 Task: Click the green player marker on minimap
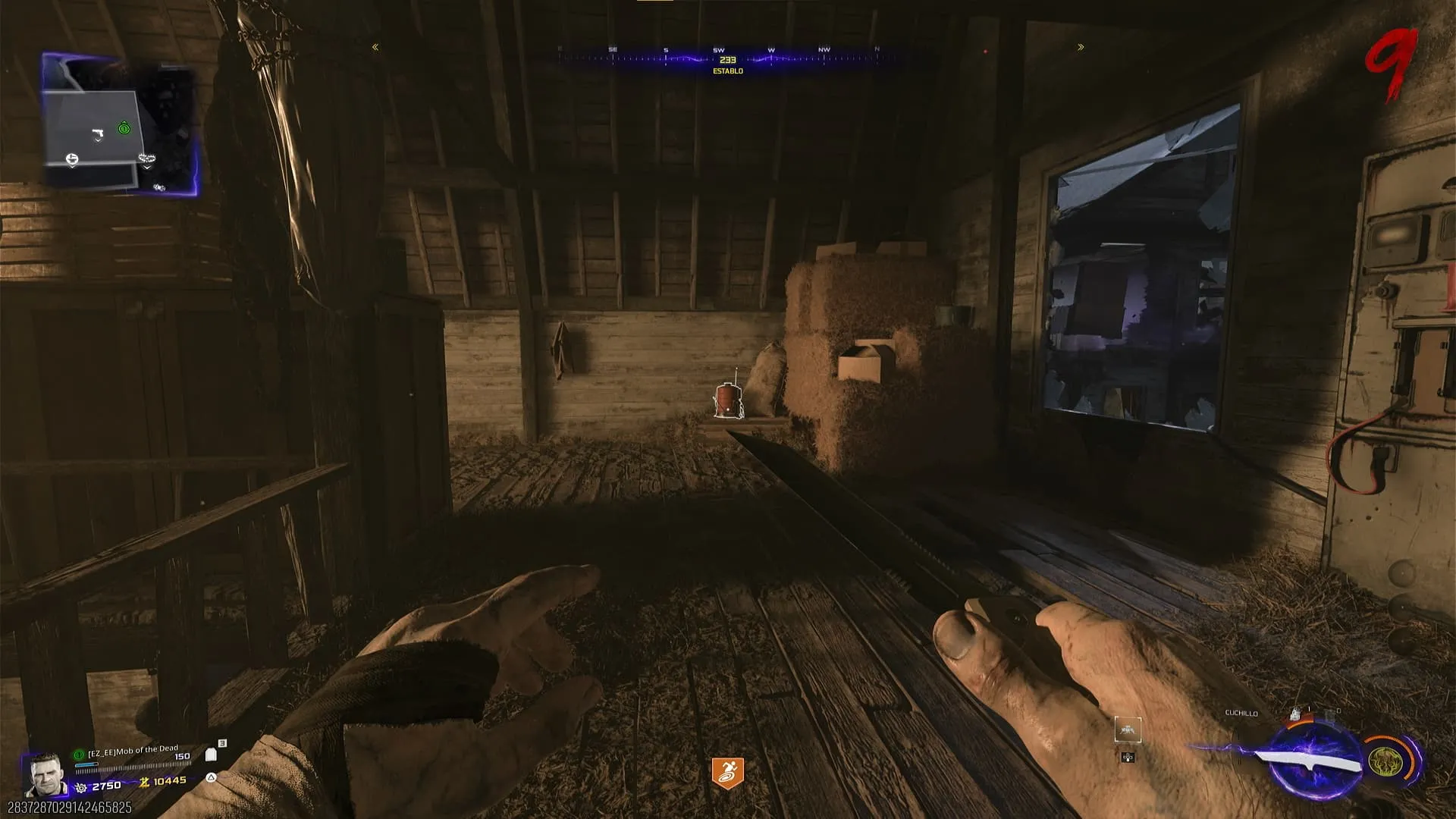[x=124, y=129]
